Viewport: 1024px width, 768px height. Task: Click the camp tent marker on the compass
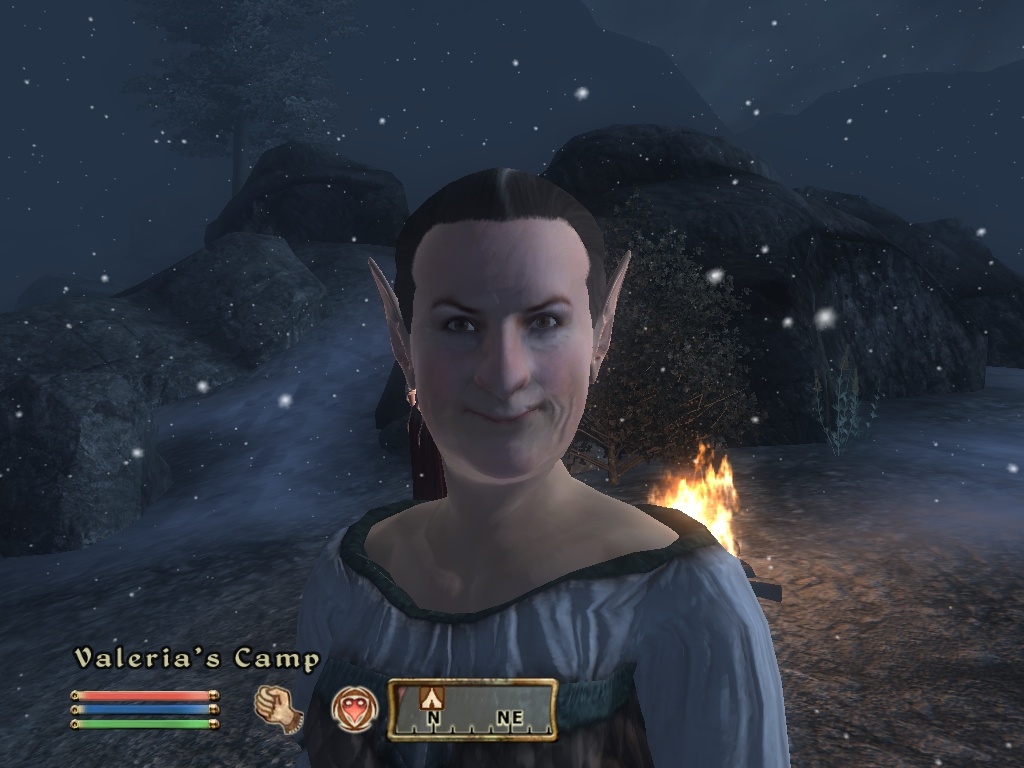click(x=433, y=696)
